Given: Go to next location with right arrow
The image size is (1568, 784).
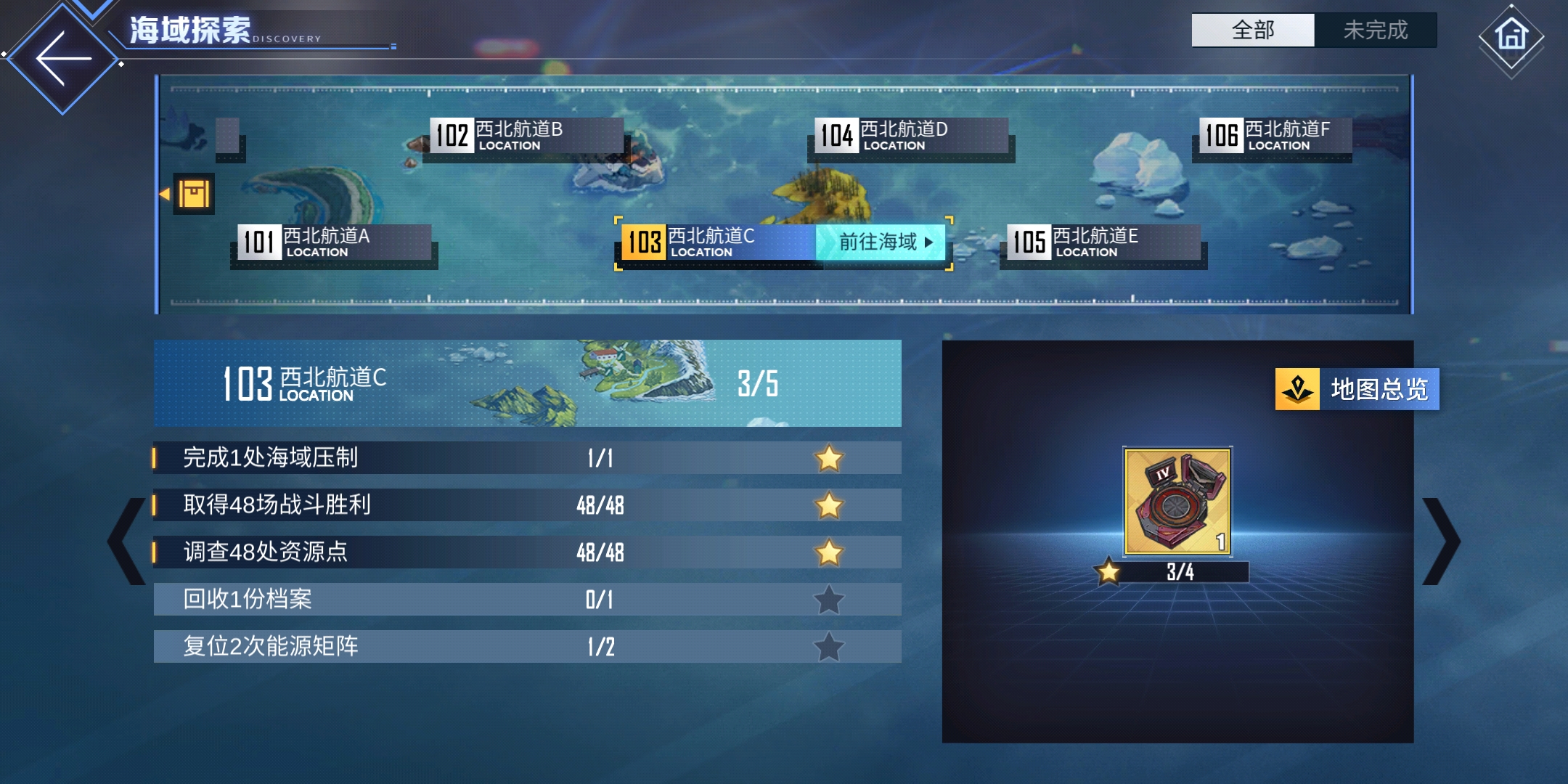Looking at the screenshot, I should click(x=1441, y=541).
